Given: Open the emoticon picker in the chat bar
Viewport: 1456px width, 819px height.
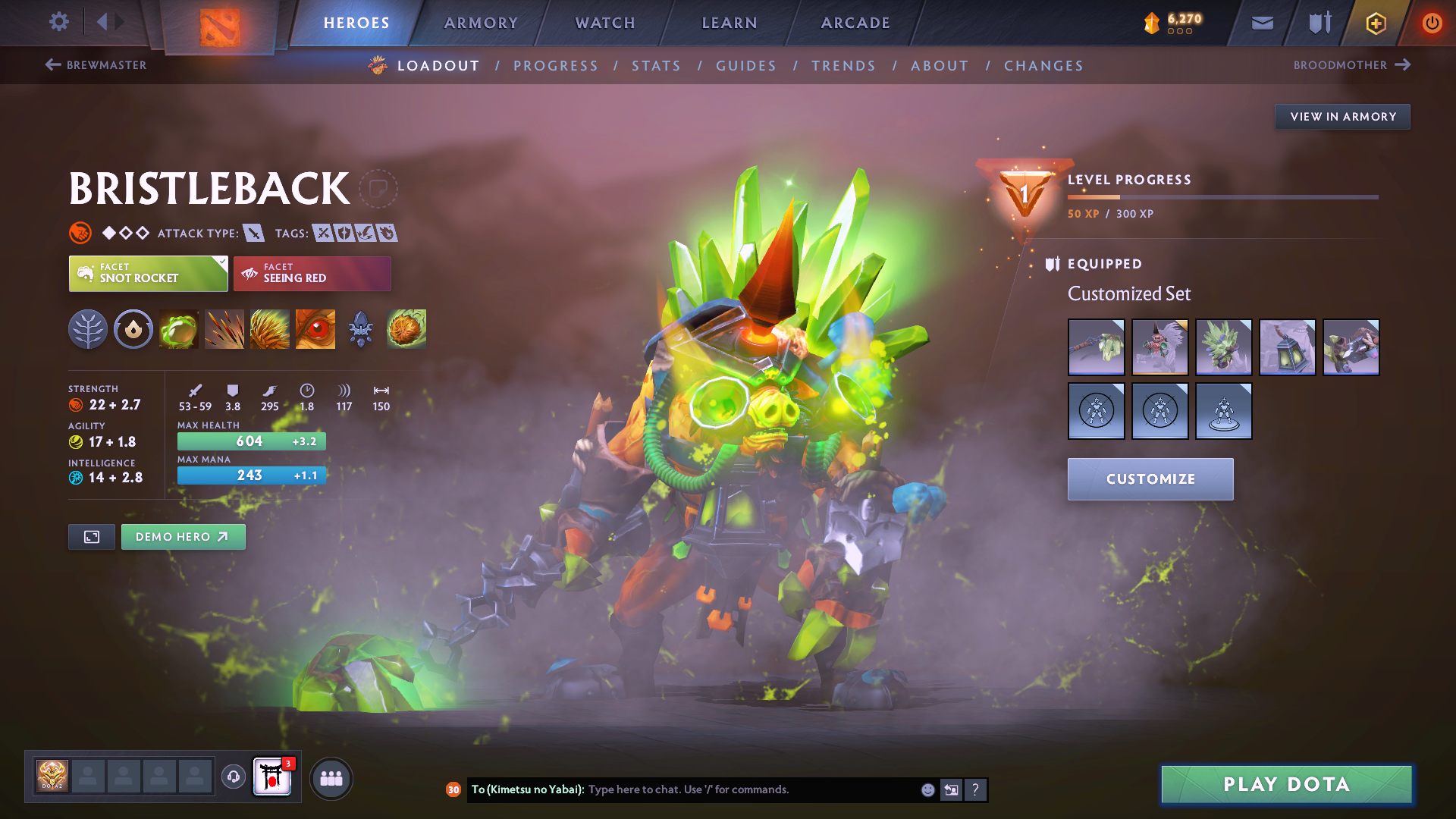Looking at the screenshot, I should pyautogui.click(x=927, y=789).
